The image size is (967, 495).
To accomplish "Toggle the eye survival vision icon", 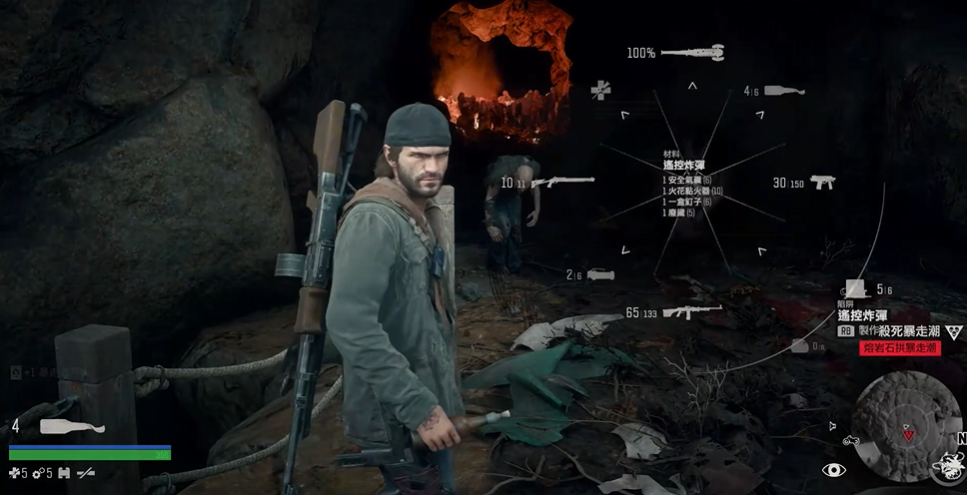I will click(x=834, y=470).
